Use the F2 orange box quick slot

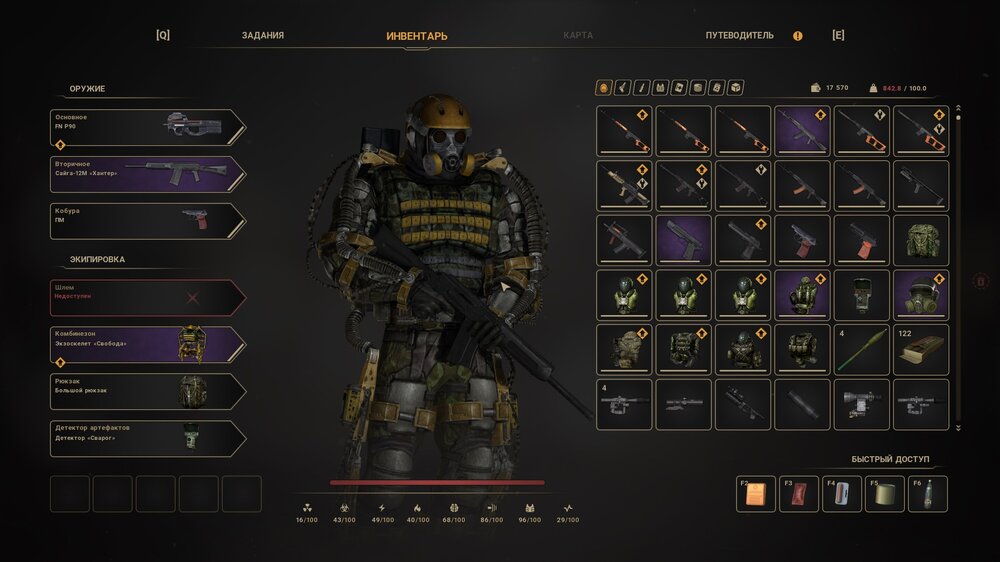(x=756, y=494)
